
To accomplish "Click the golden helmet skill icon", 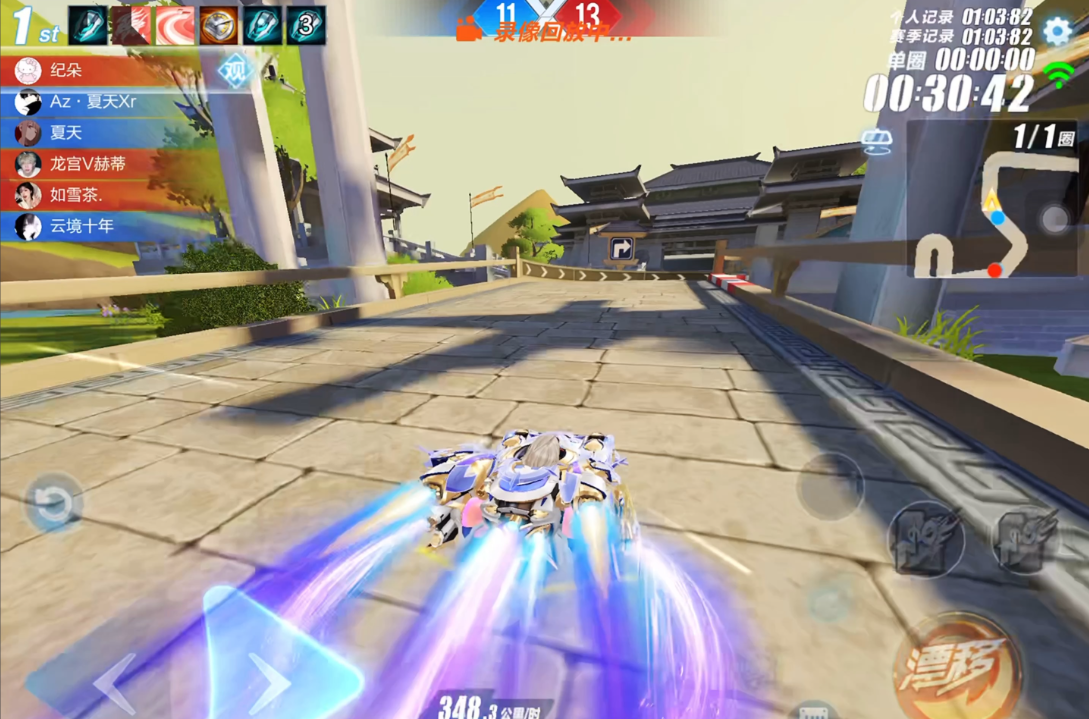I will (218, 26).
